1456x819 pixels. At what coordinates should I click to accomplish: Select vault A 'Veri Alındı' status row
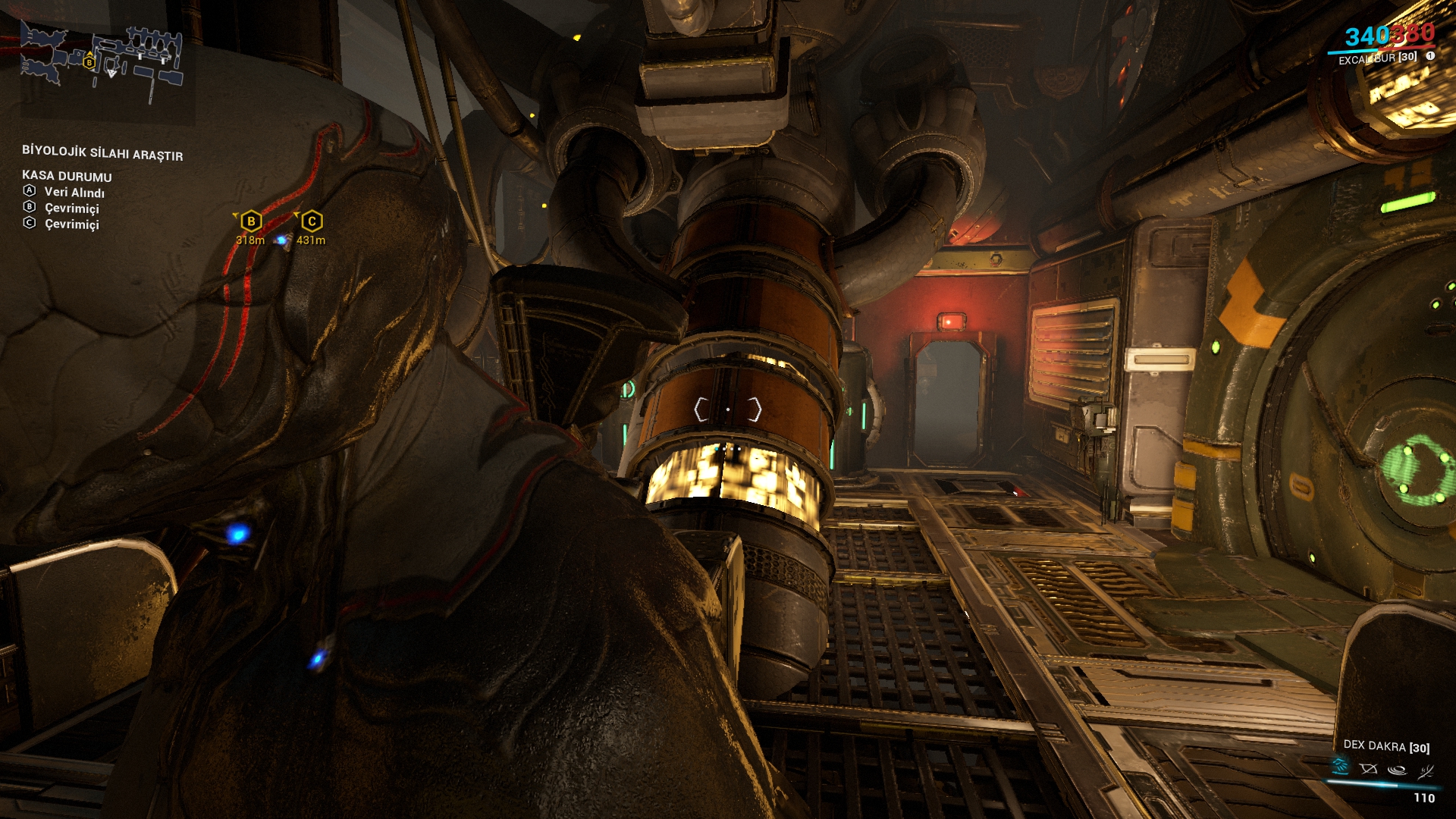(x=74, y=193)
